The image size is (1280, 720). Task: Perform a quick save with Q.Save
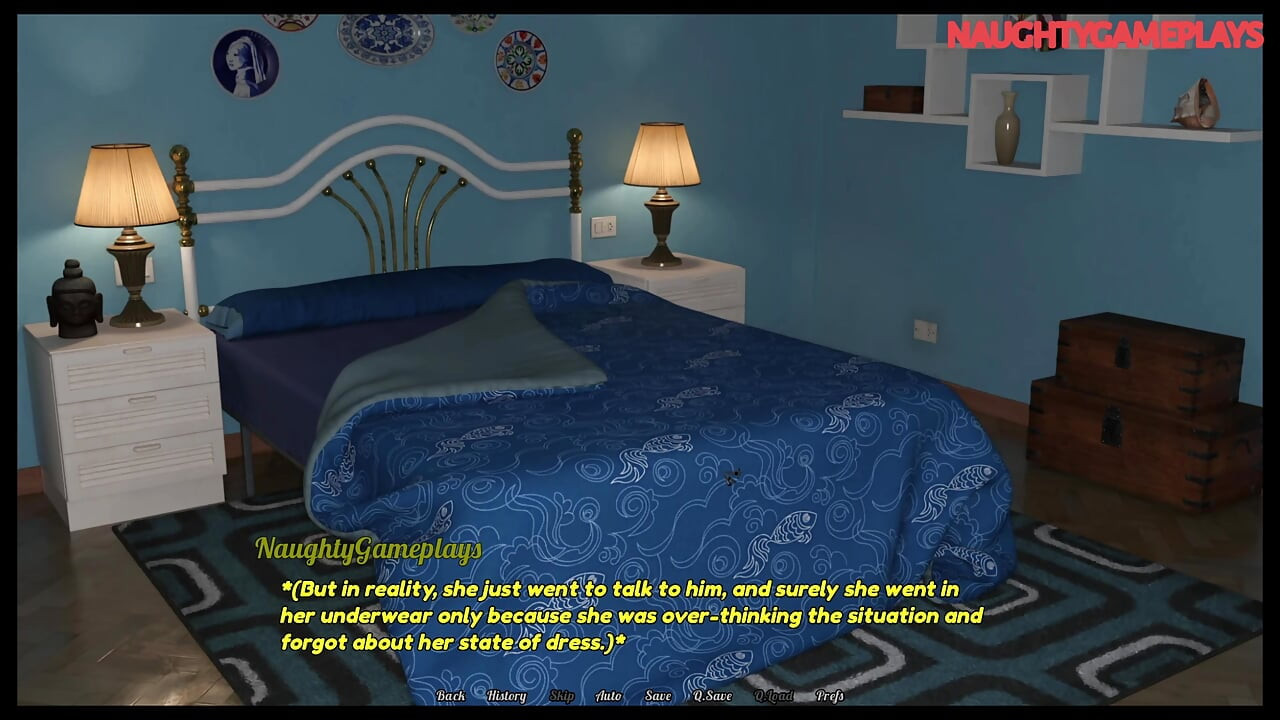click(x=712, y=696)
